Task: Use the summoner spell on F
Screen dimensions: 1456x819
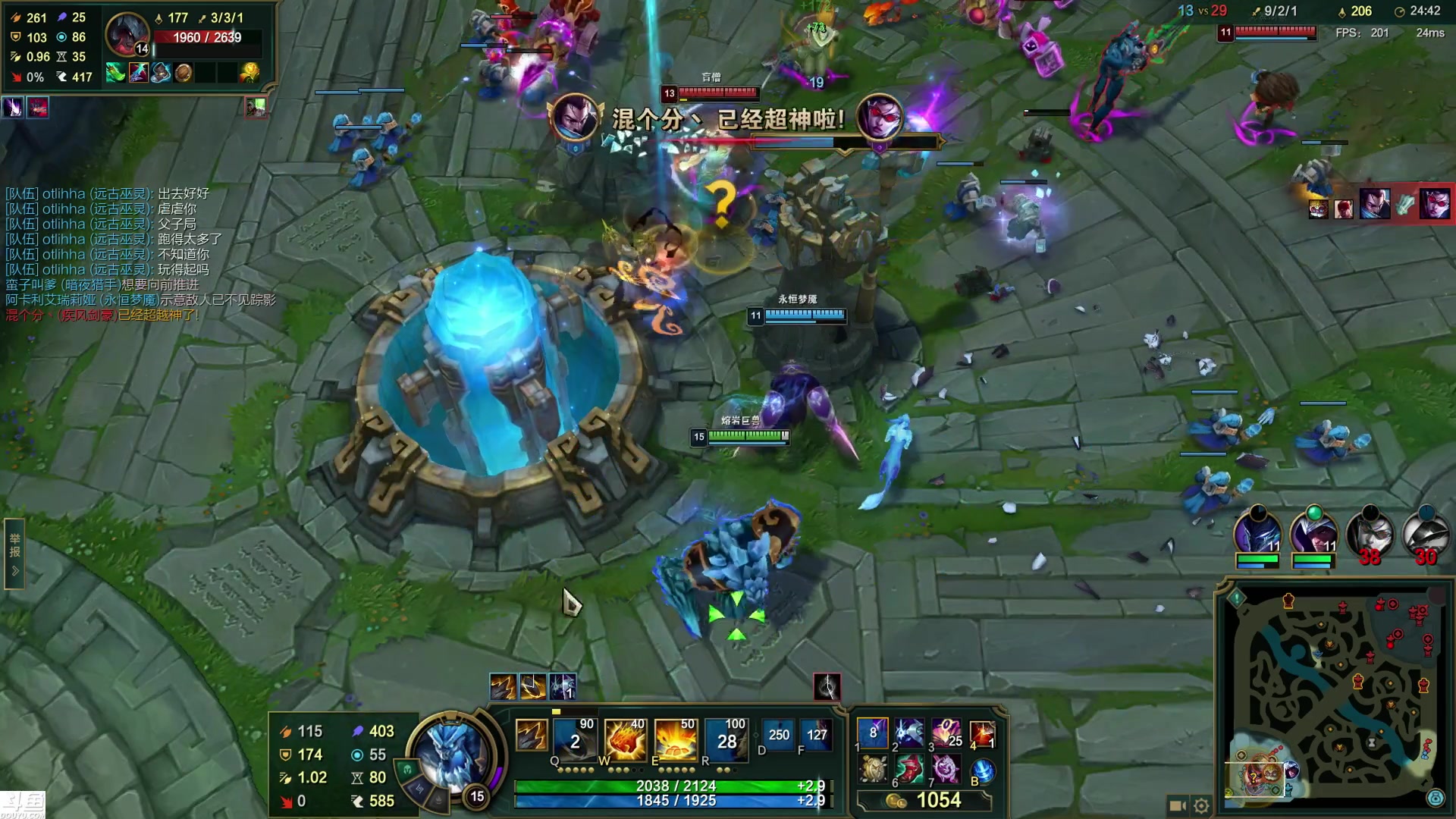Action: pyautogui.click(x=816, y=735)
